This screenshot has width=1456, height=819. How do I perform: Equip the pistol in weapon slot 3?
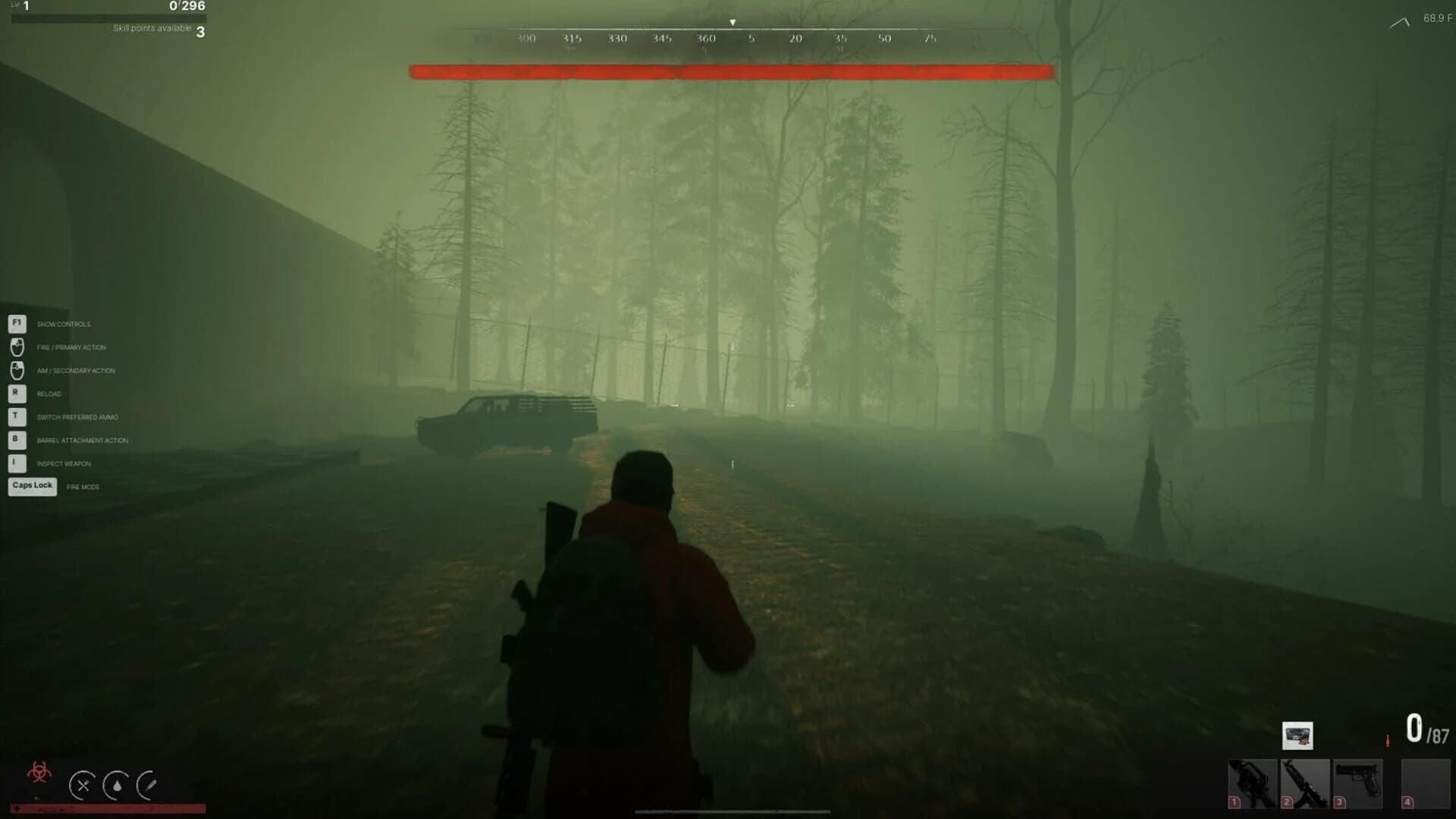coord(1357,783)
